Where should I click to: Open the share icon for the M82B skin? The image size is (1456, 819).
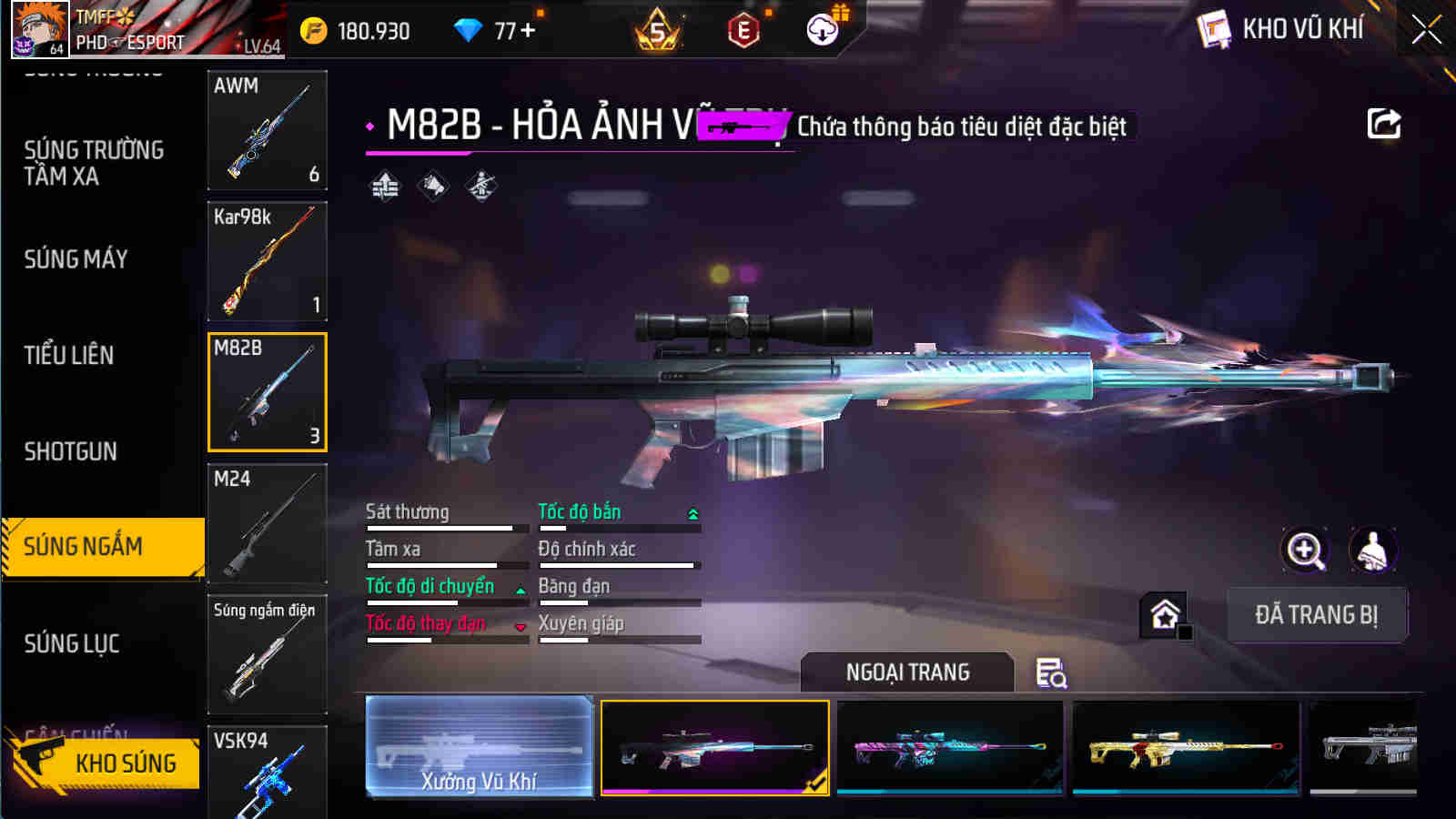[x=1383, y=124]
